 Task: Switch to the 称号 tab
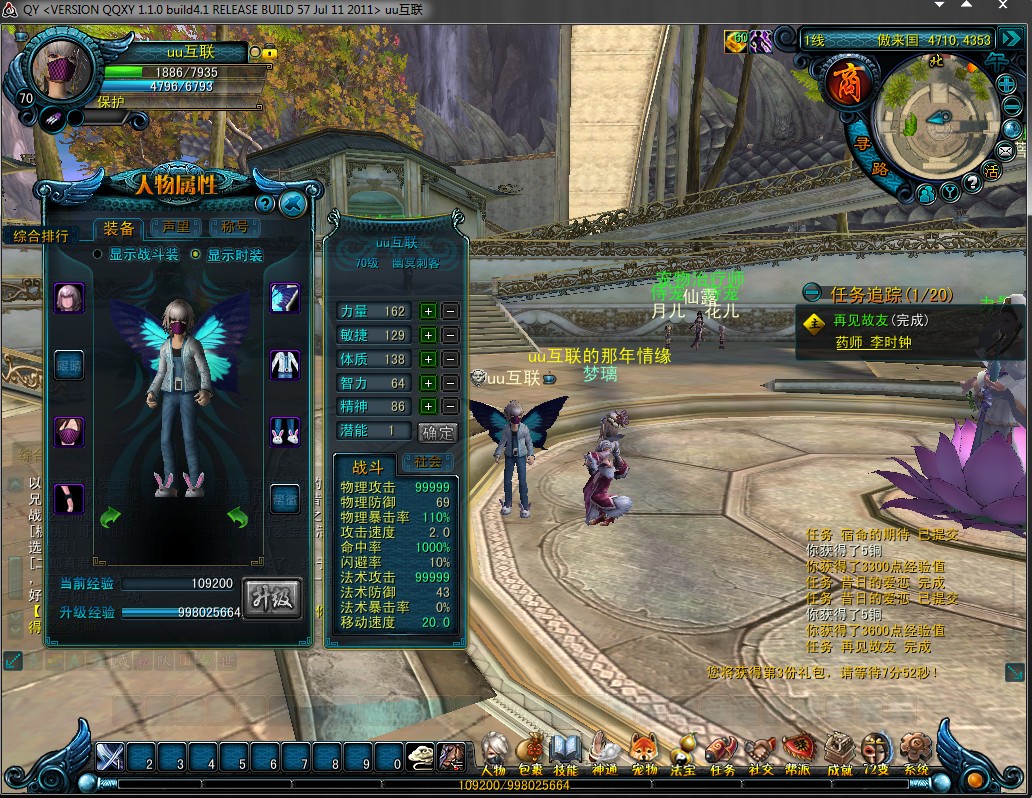234,228
